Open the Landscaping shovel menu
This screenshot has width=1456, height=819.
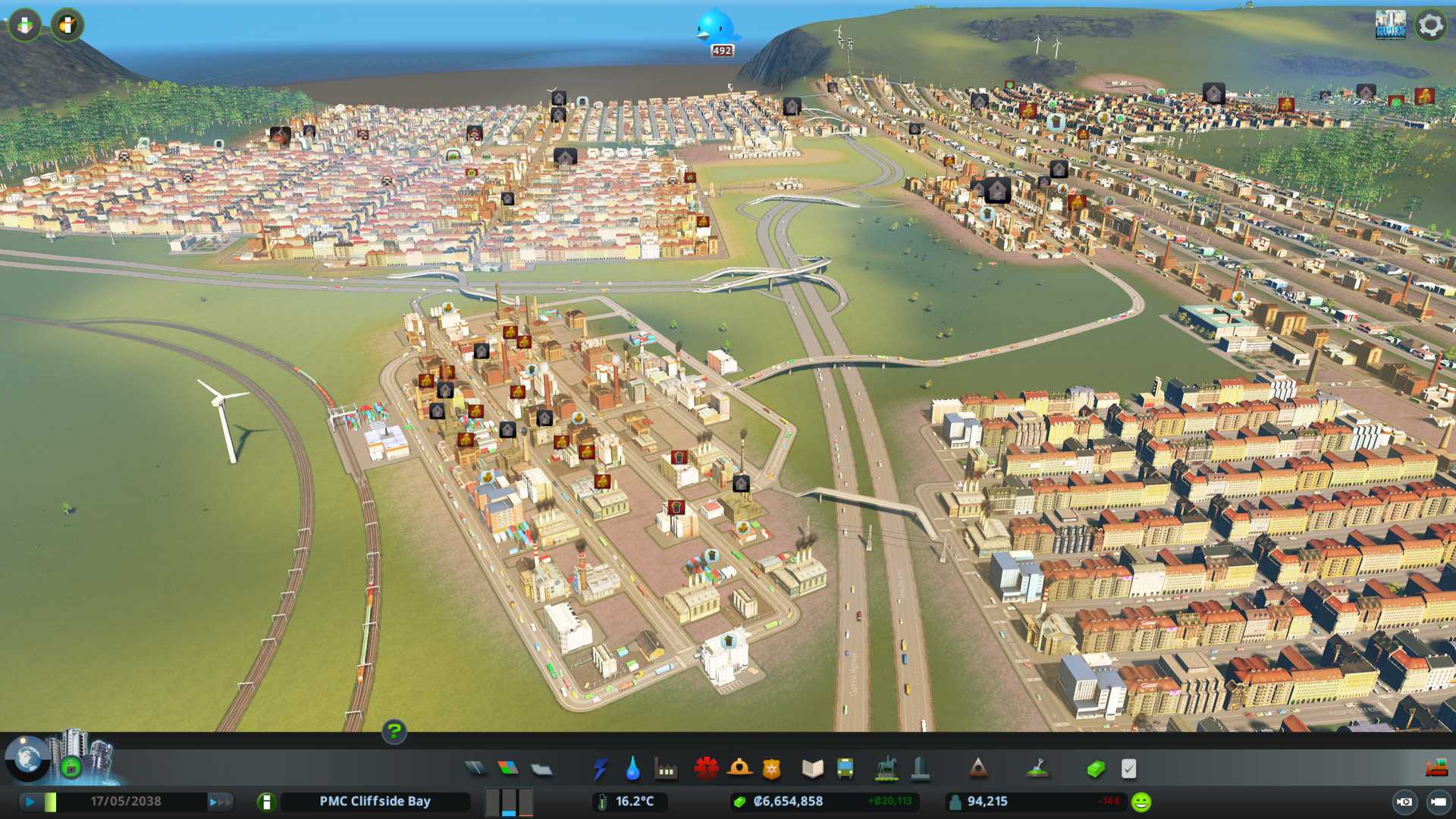point(1037,769)
